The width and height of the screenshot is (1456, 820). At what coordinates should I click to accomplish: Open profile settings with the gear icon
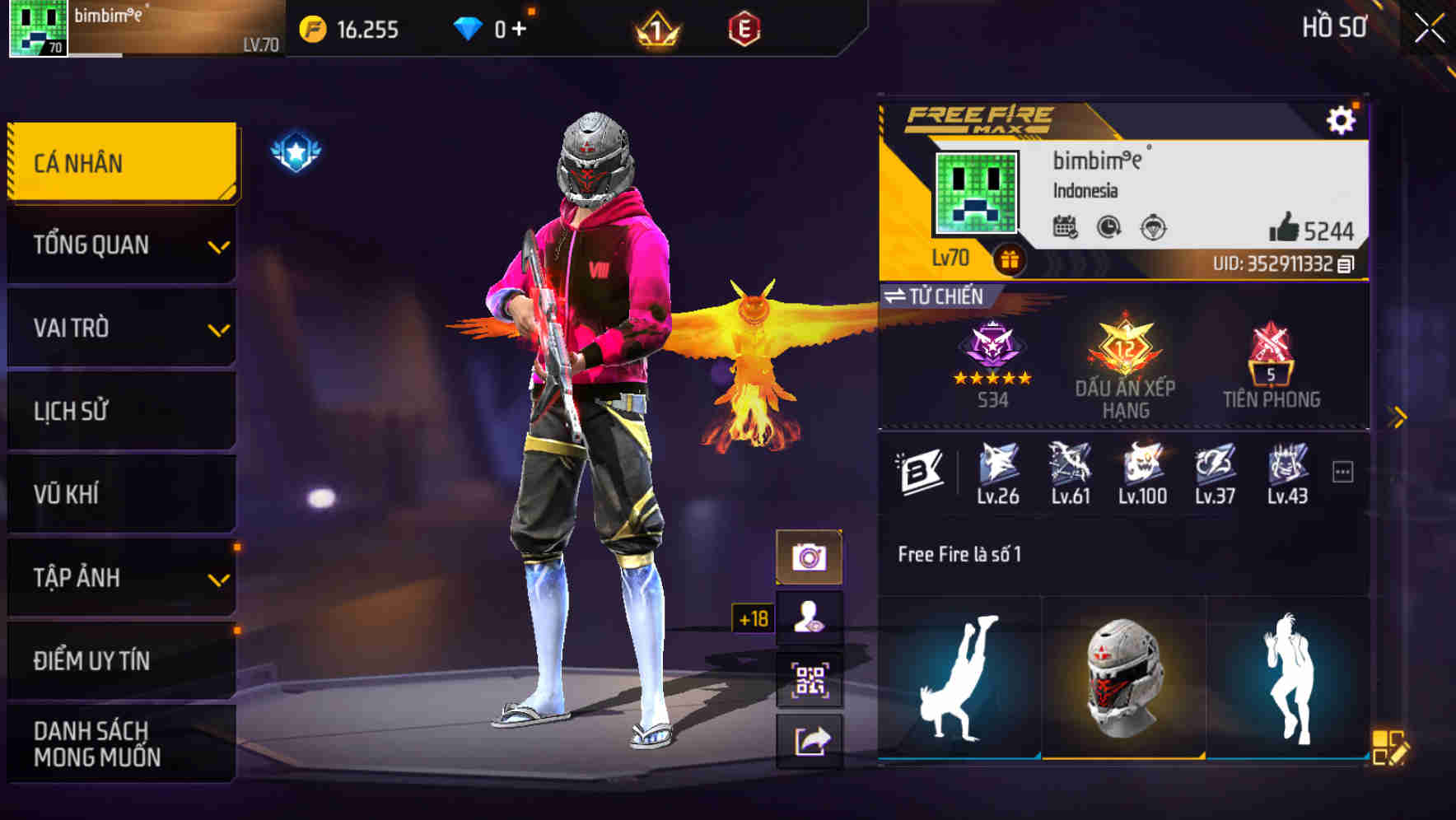point(1342,119)
